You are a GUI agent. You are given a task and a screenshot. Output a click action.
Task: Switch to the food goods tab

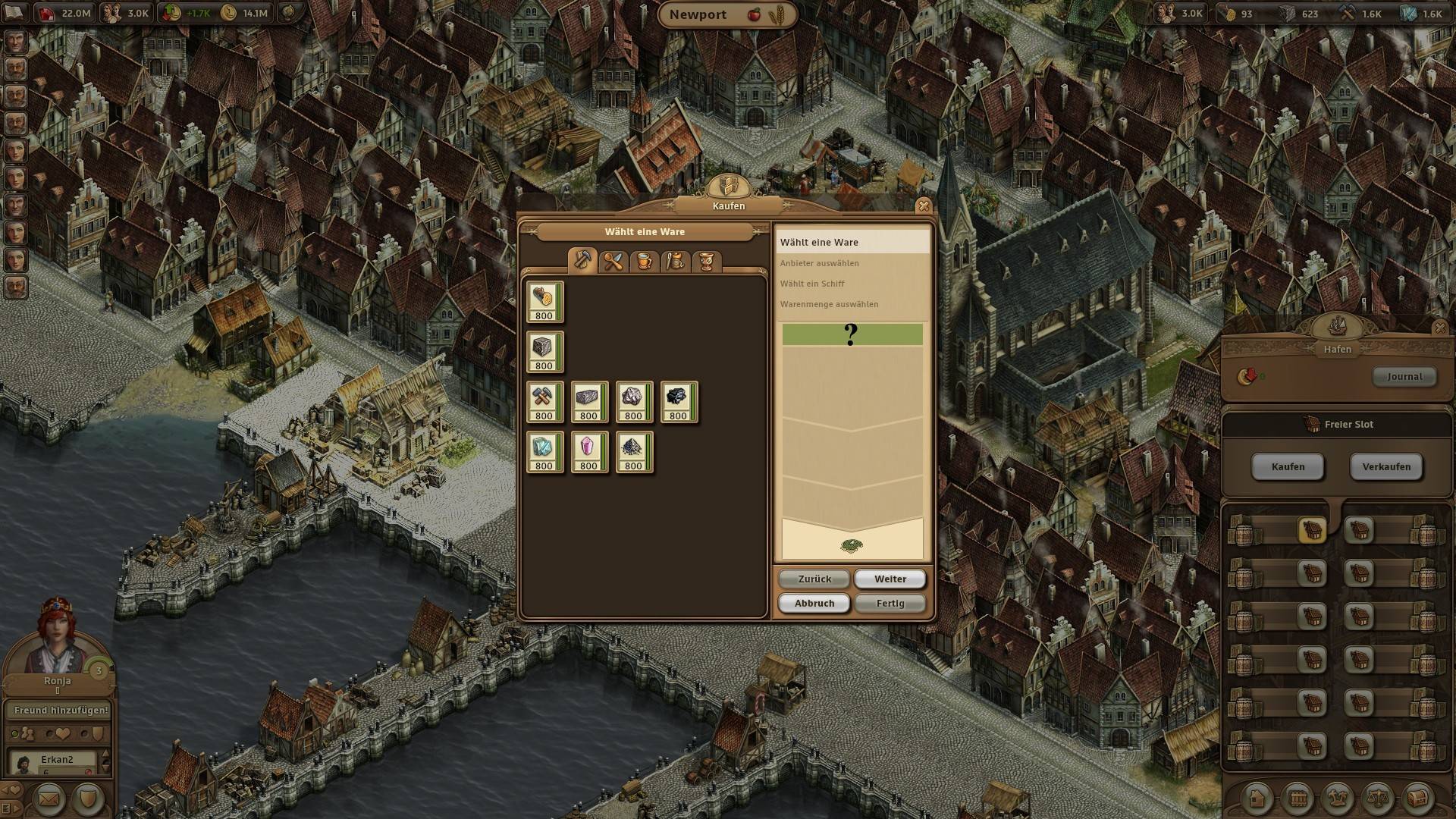[613, 262]
